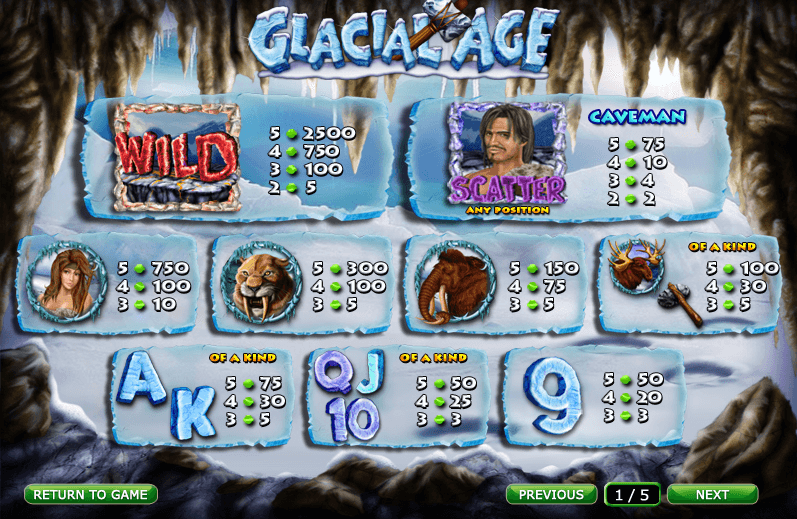Go to the previous paytable page

tap(551, 494)
